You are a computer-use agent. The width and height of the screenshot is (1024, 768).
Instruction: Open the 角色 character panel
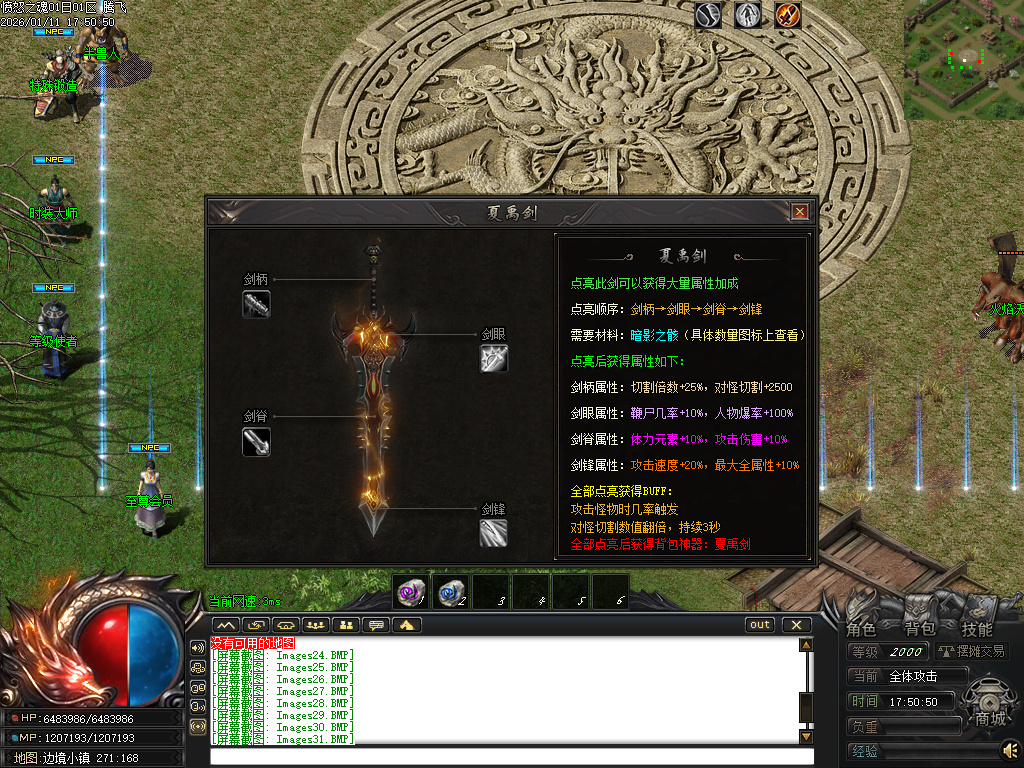[861, 629]
